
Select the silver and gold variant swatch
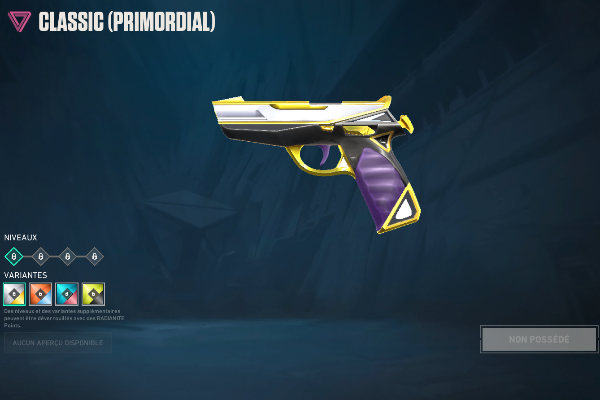[x=14, y=294]
